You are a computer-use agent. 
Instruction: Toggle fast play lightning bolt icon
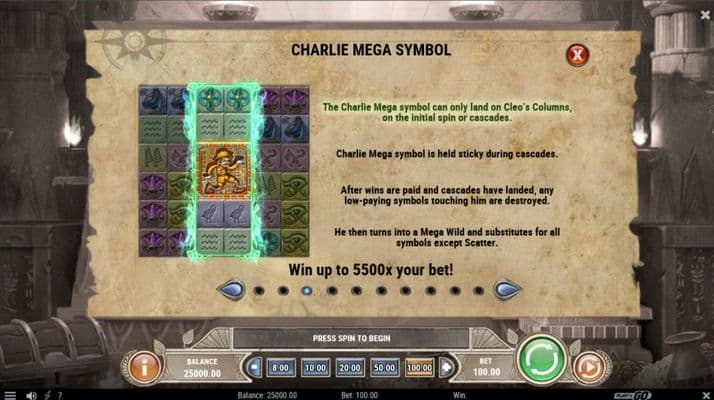(50, 394)
